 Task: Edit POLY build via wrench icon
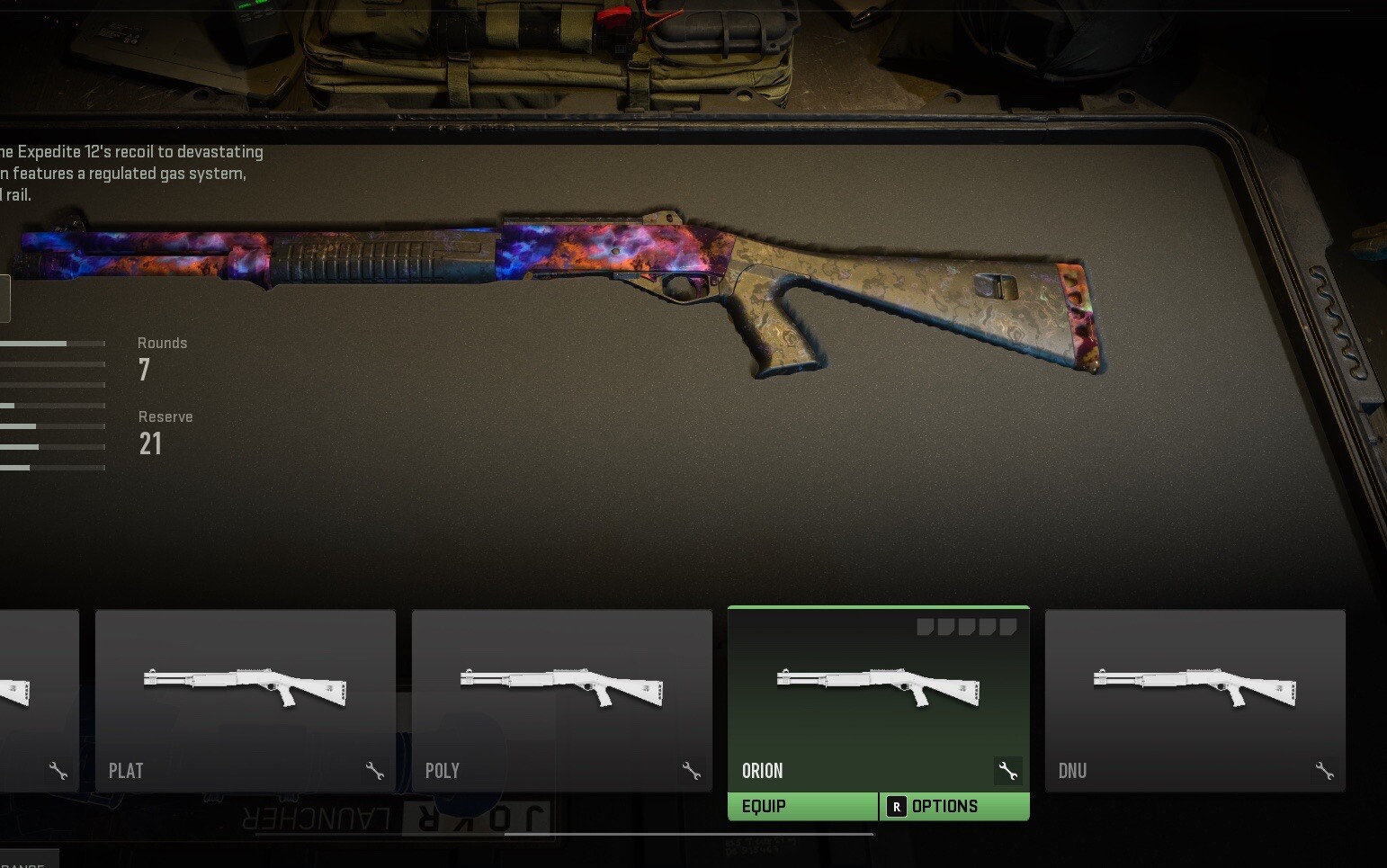[x=691, y=771]
